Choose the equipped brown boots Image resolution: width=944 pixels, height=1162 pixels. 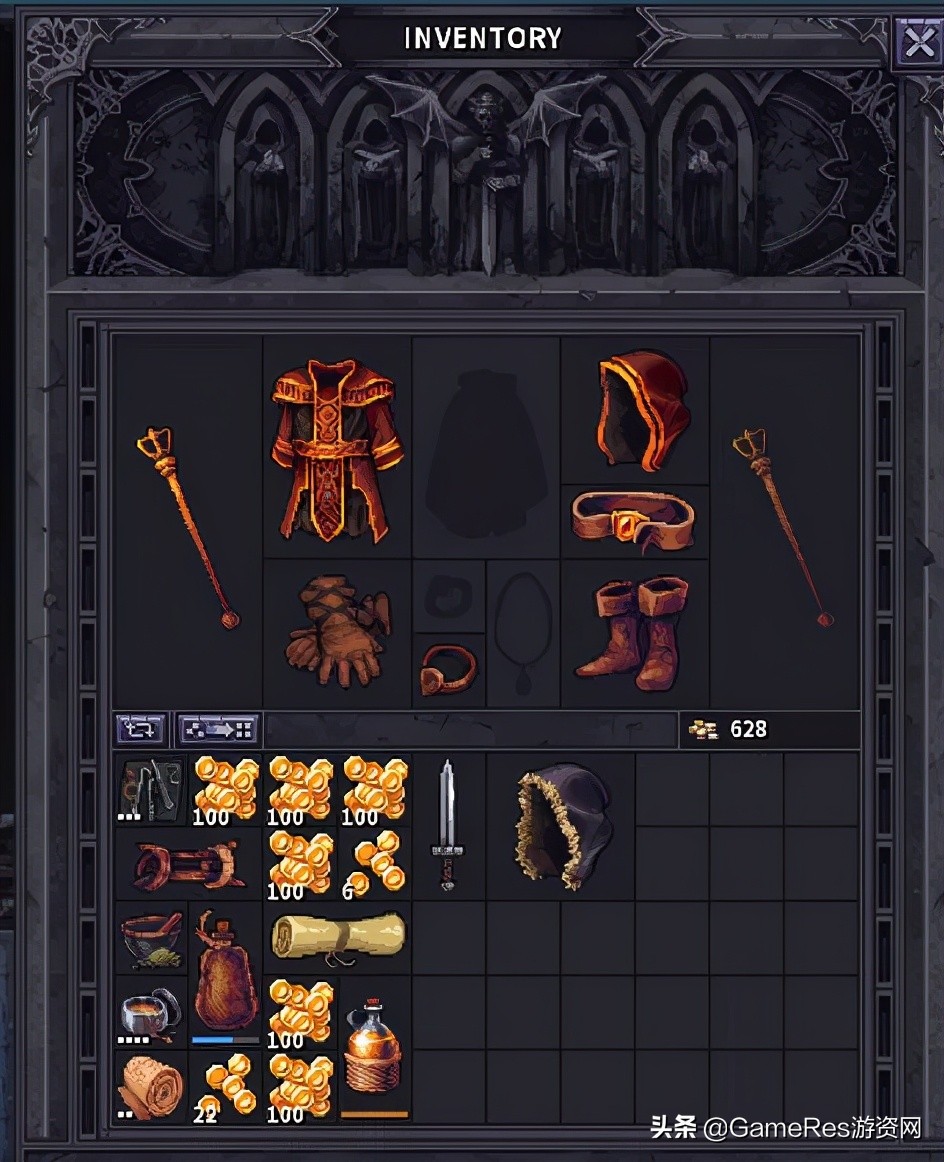click(634, 632)
